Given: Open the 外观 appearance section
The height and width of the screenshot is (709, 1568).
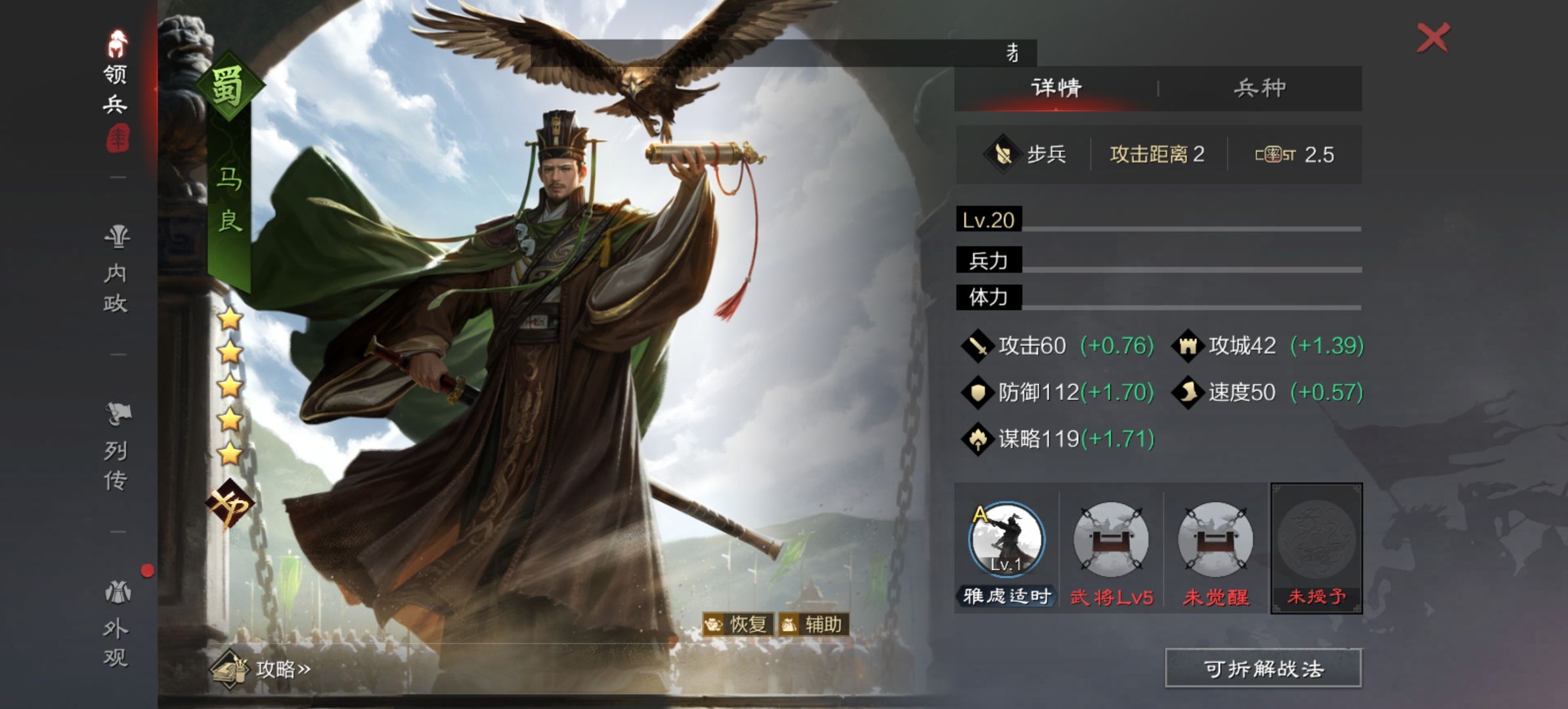Looking at the screenshot, I should click(x=116, y=624).
